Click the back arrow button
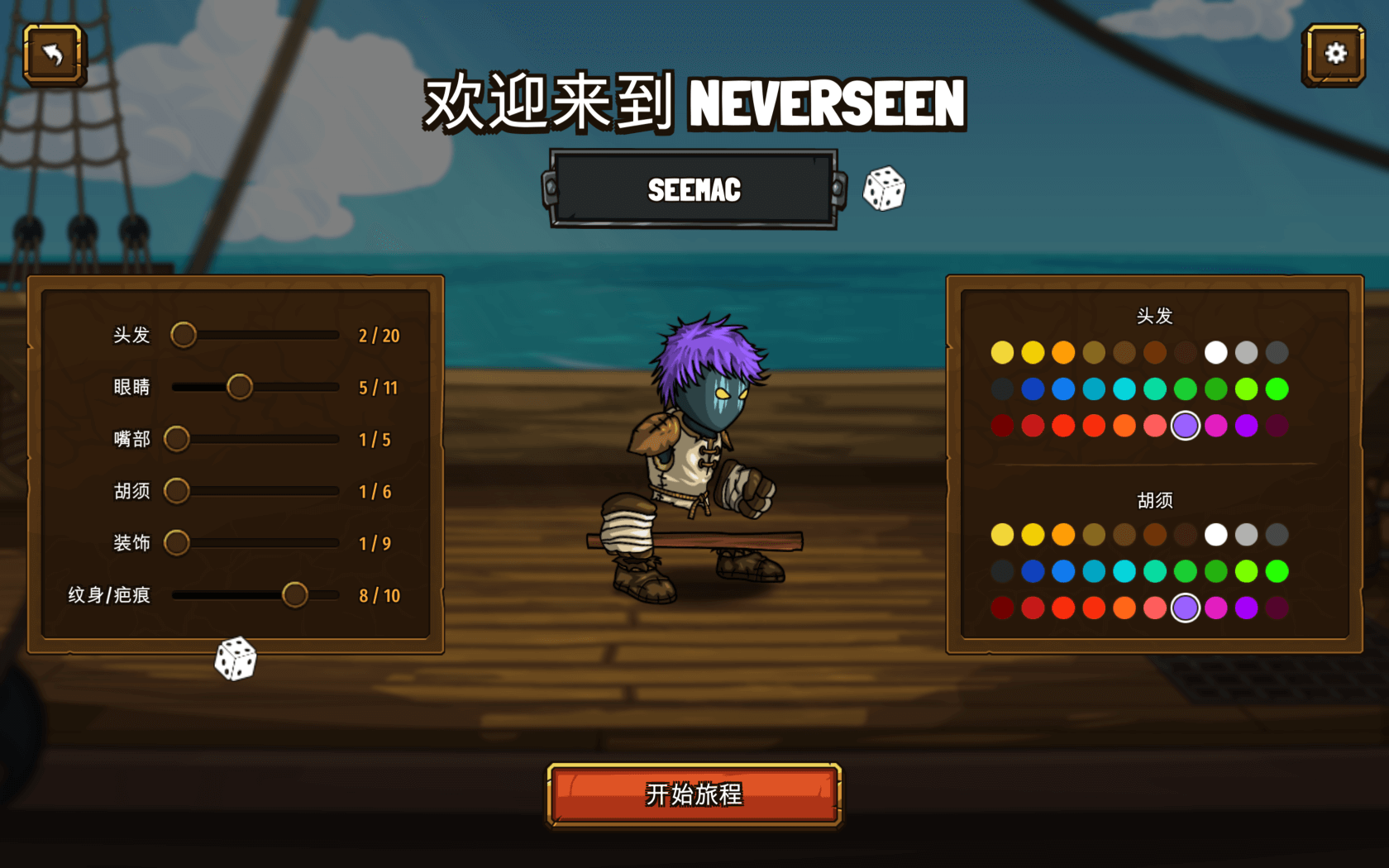The image size is (1389, 868). tap(54, 55)
